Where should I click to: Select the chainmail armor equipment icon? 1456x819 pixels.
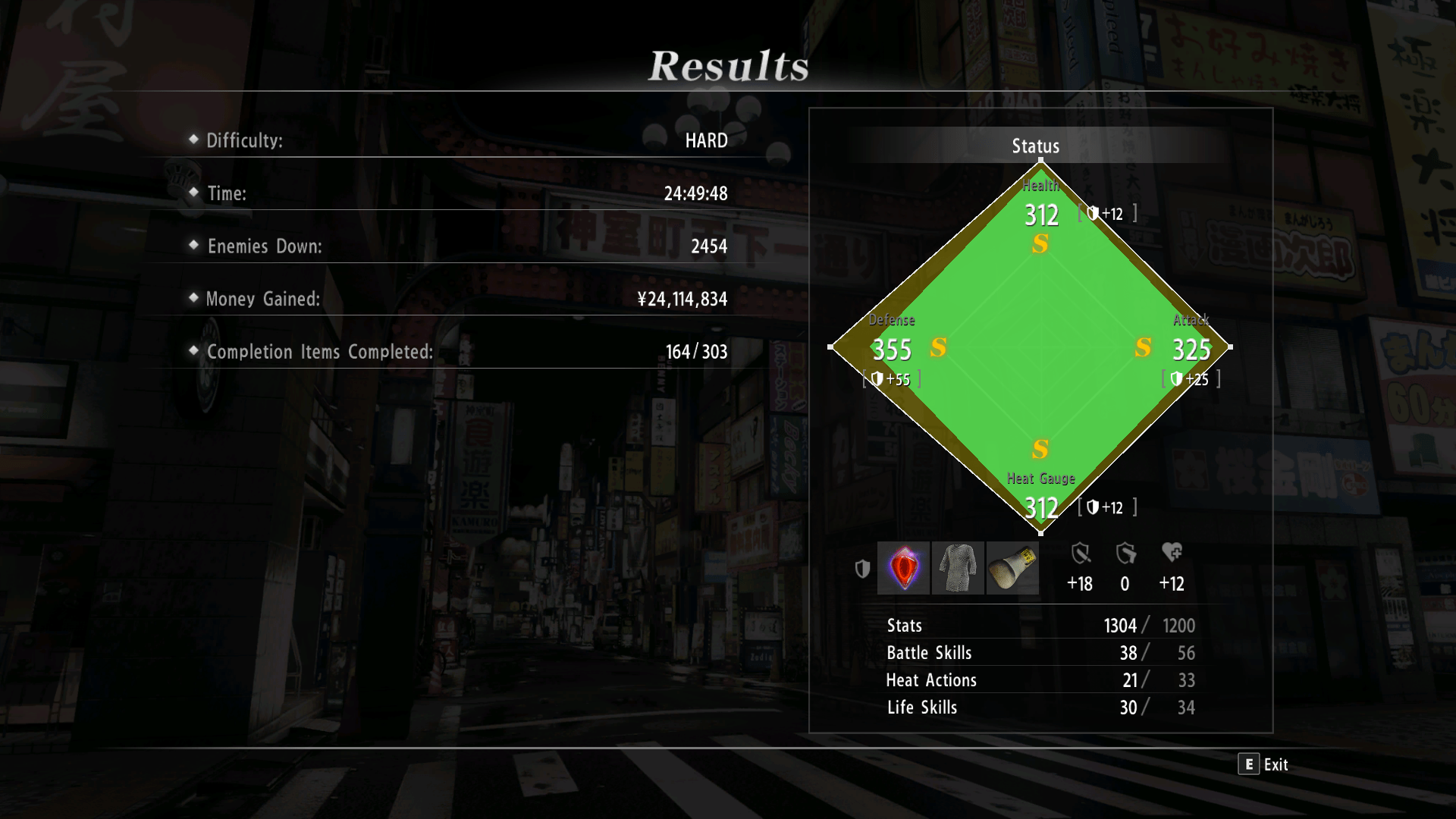(x=958, y=568)
